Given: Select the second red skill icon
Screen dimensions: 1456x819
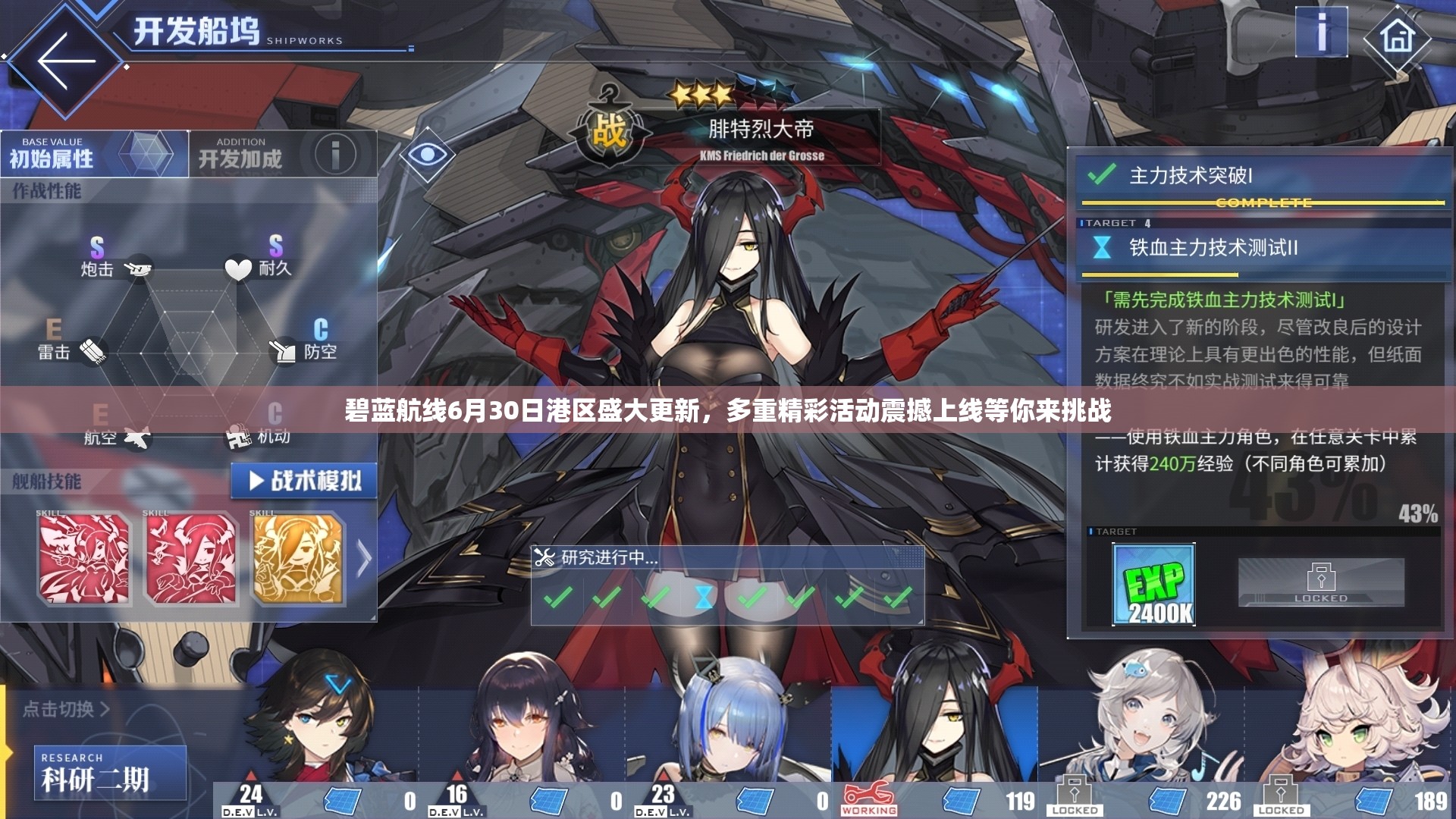Looking at the screenshot, I should click(x=191, y=560).
